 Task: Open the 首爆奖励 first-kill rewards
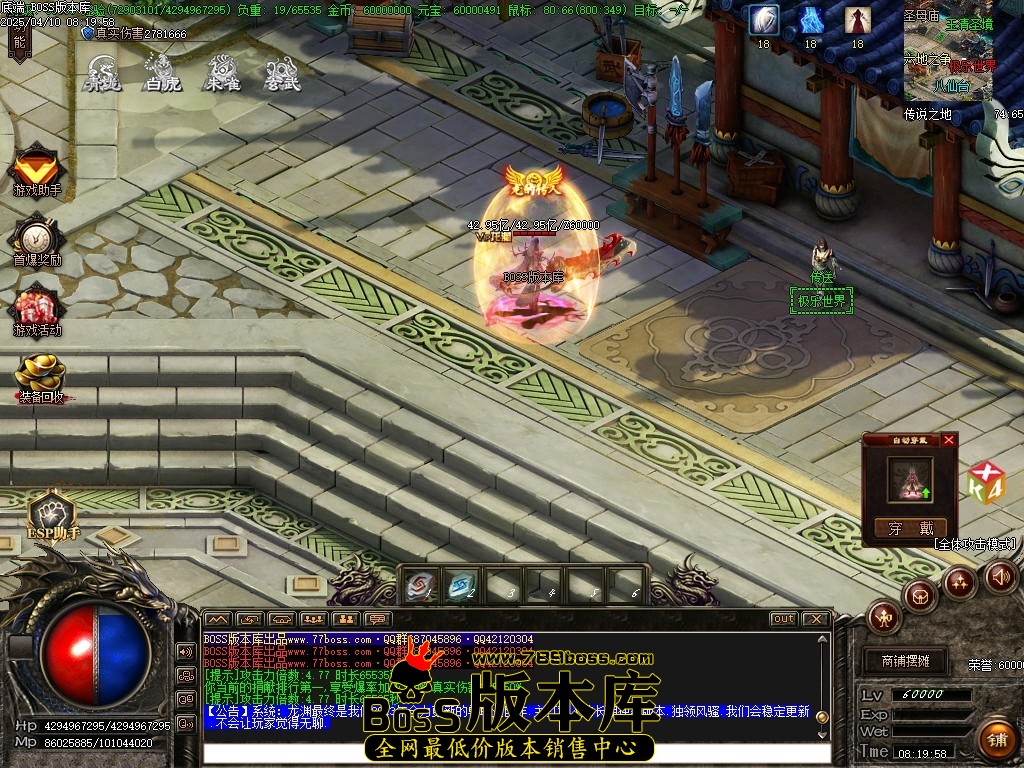point(37,238)
